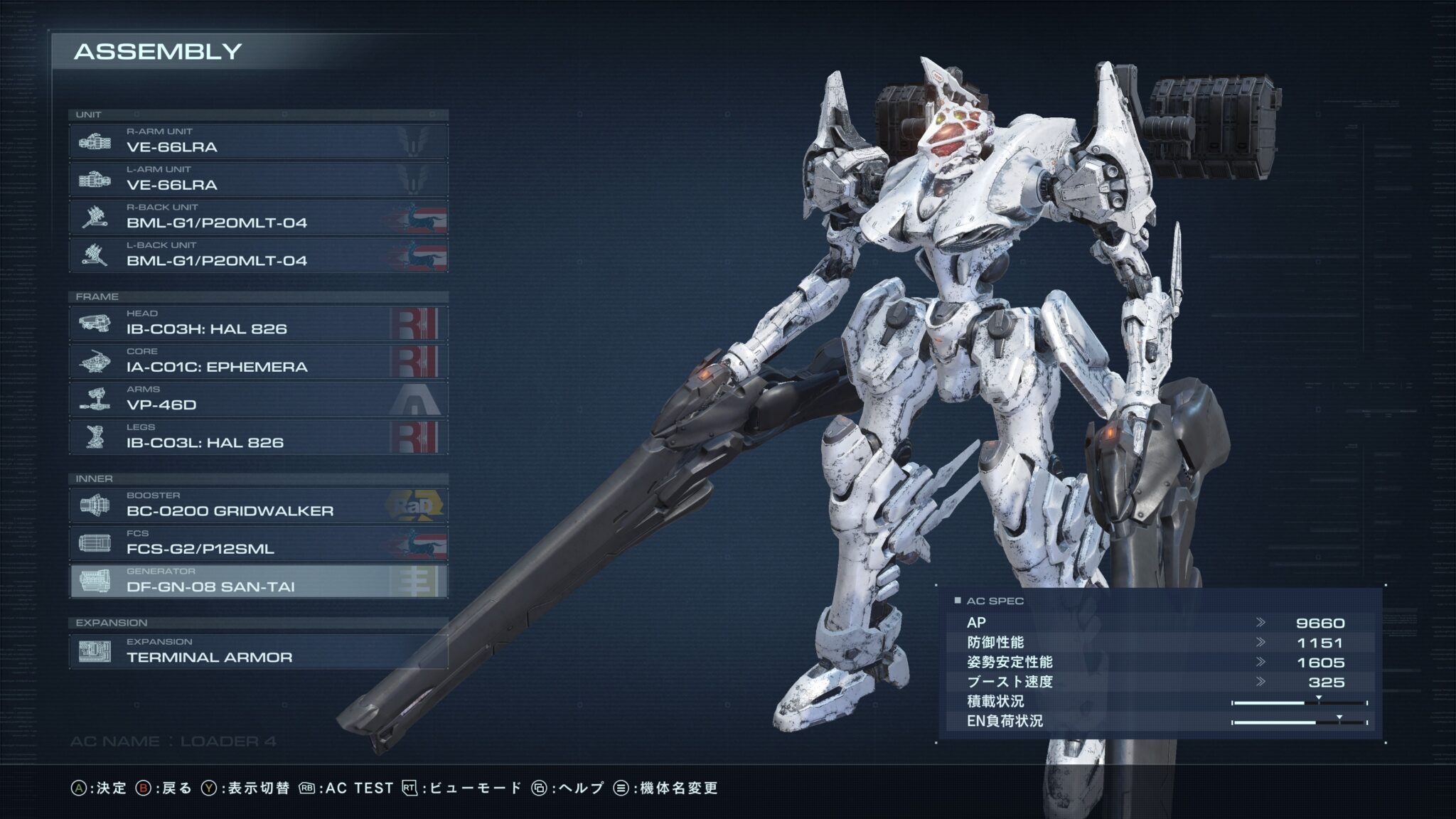Image resolution: width=1456 pixels, height=819 pixels.
Task: Open the CORE slot IA-C01C: EPHEMERA
Action: (x=258, y=361)
